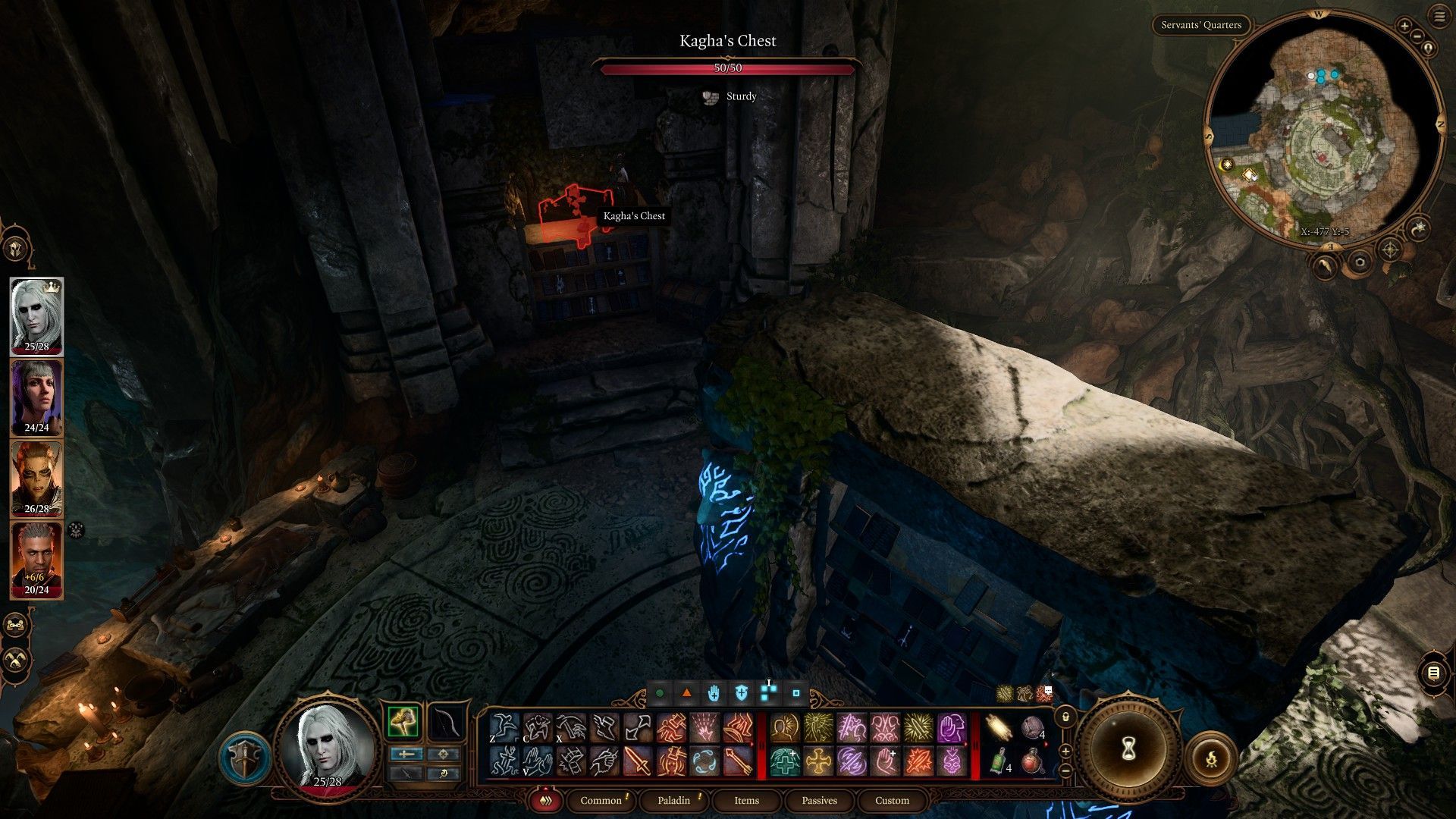Viewport: 1456px width, 819px height.
Task: Choose Lae'zel's portrait in the party list
Action: click(x=36, y=479)
